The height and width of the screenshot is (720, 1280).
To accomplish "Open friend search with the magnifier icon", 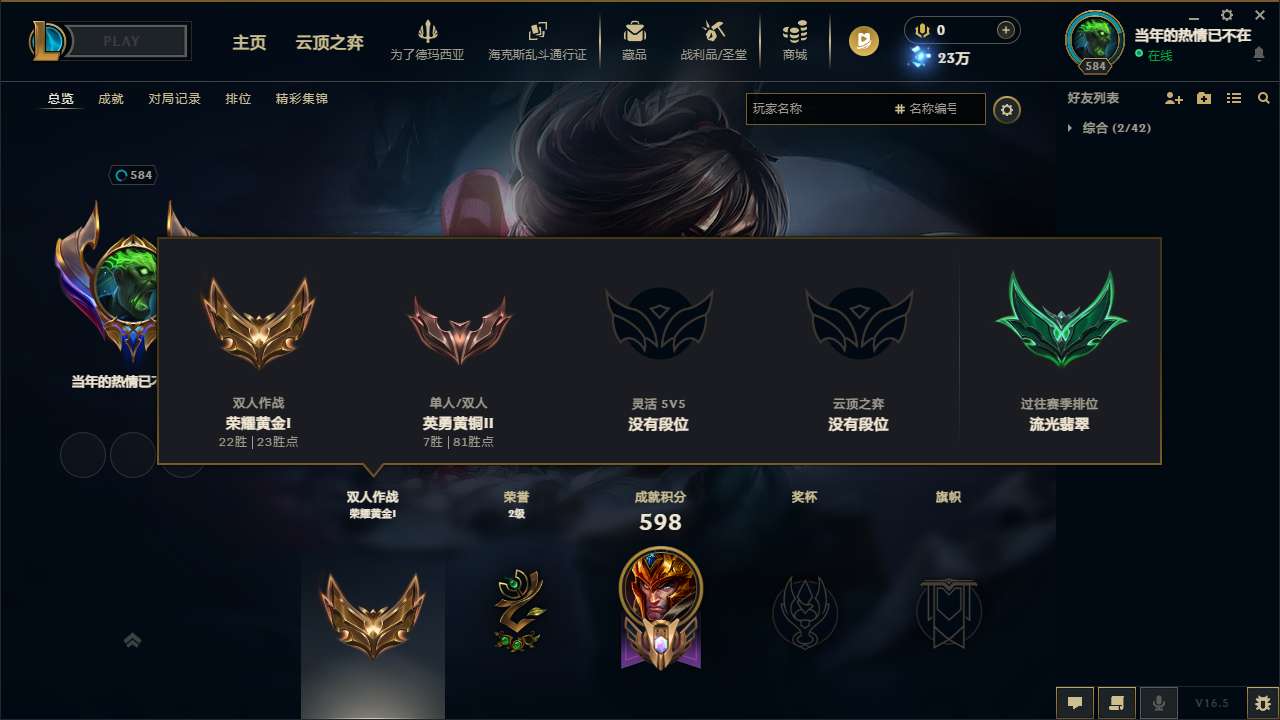I will (1263, 98).
